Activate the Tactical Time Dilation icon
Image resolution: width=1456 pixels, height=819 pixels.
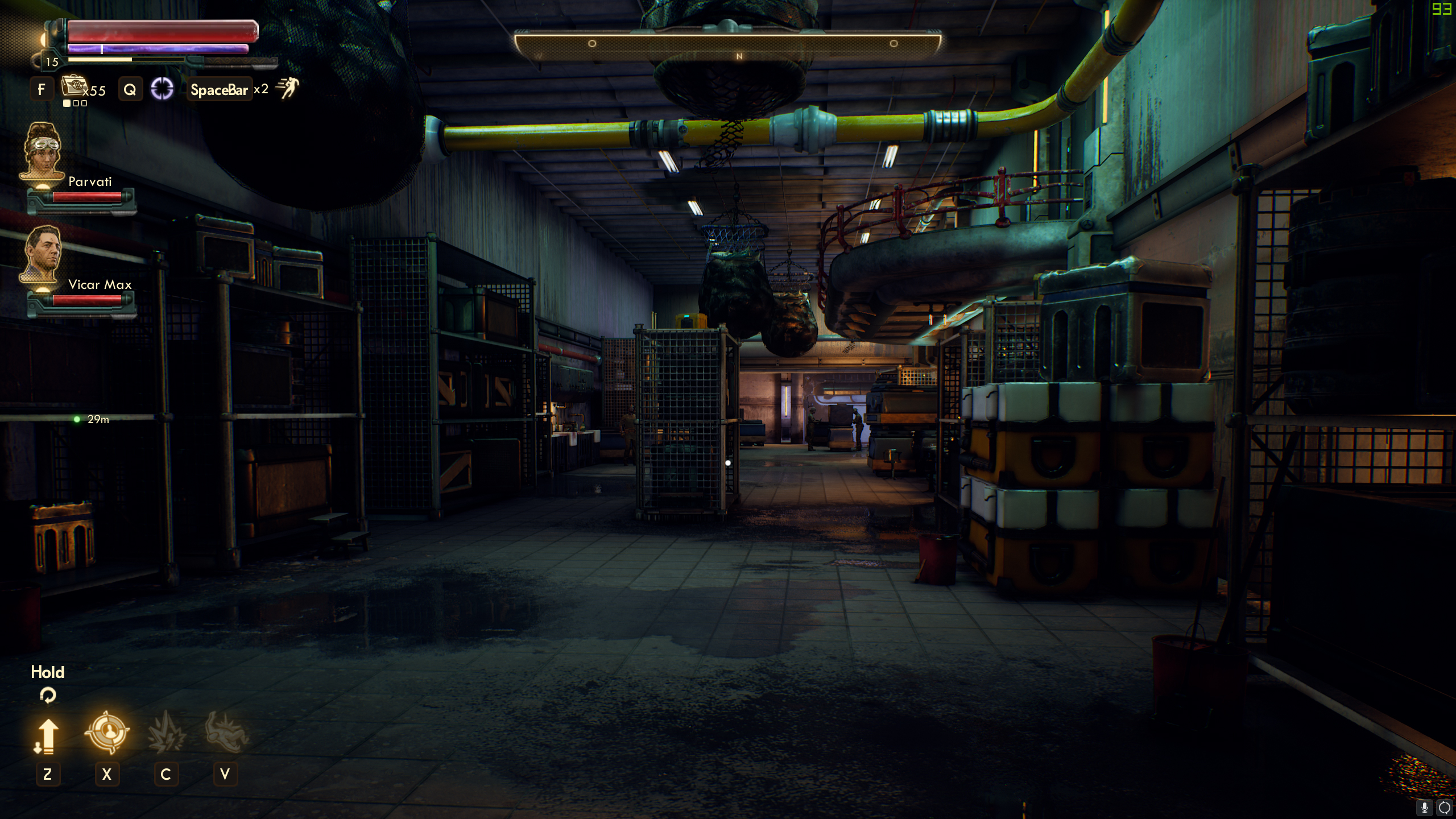(162, 89)
